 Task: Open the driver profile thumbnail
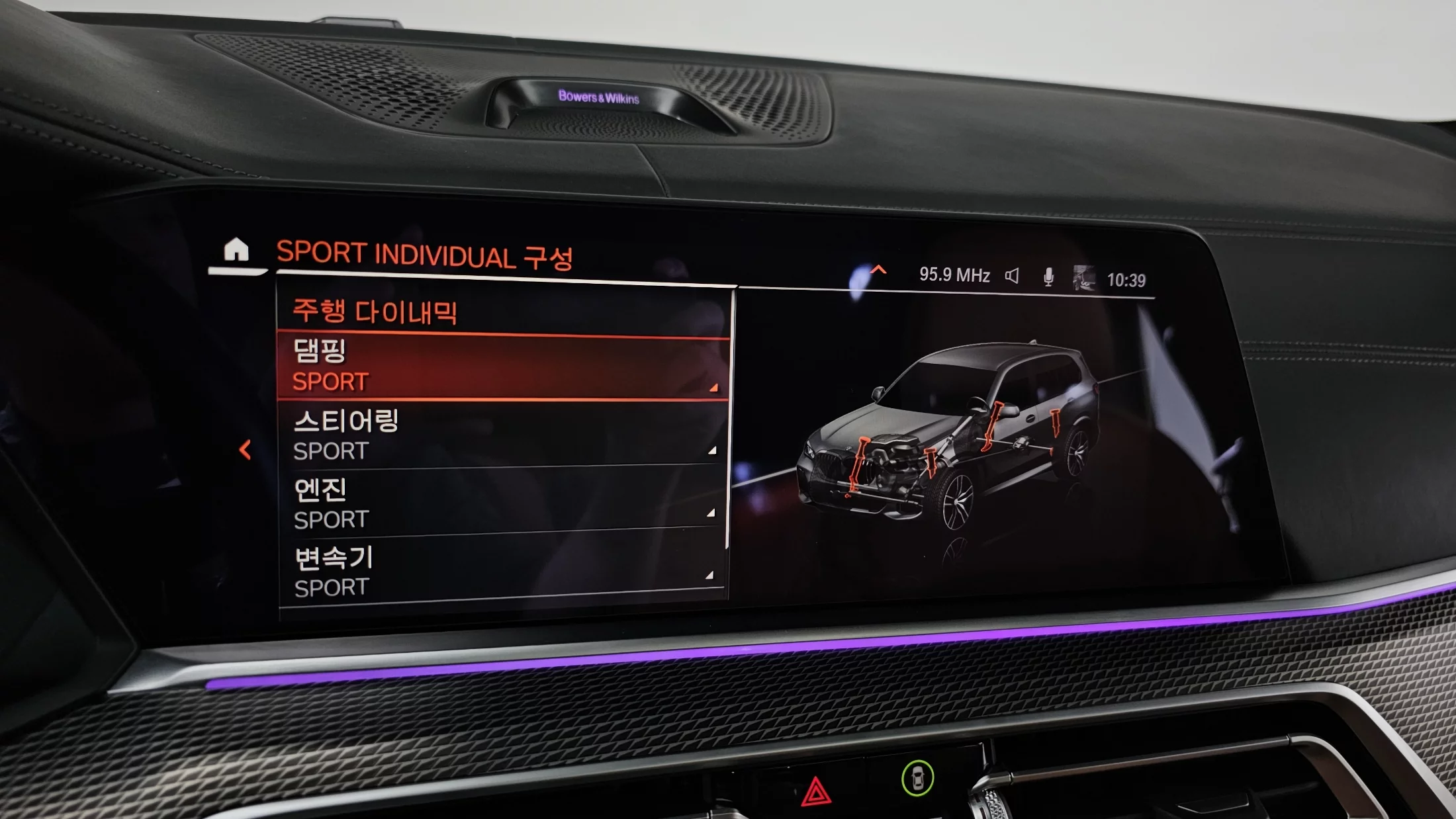point(1083,279)
